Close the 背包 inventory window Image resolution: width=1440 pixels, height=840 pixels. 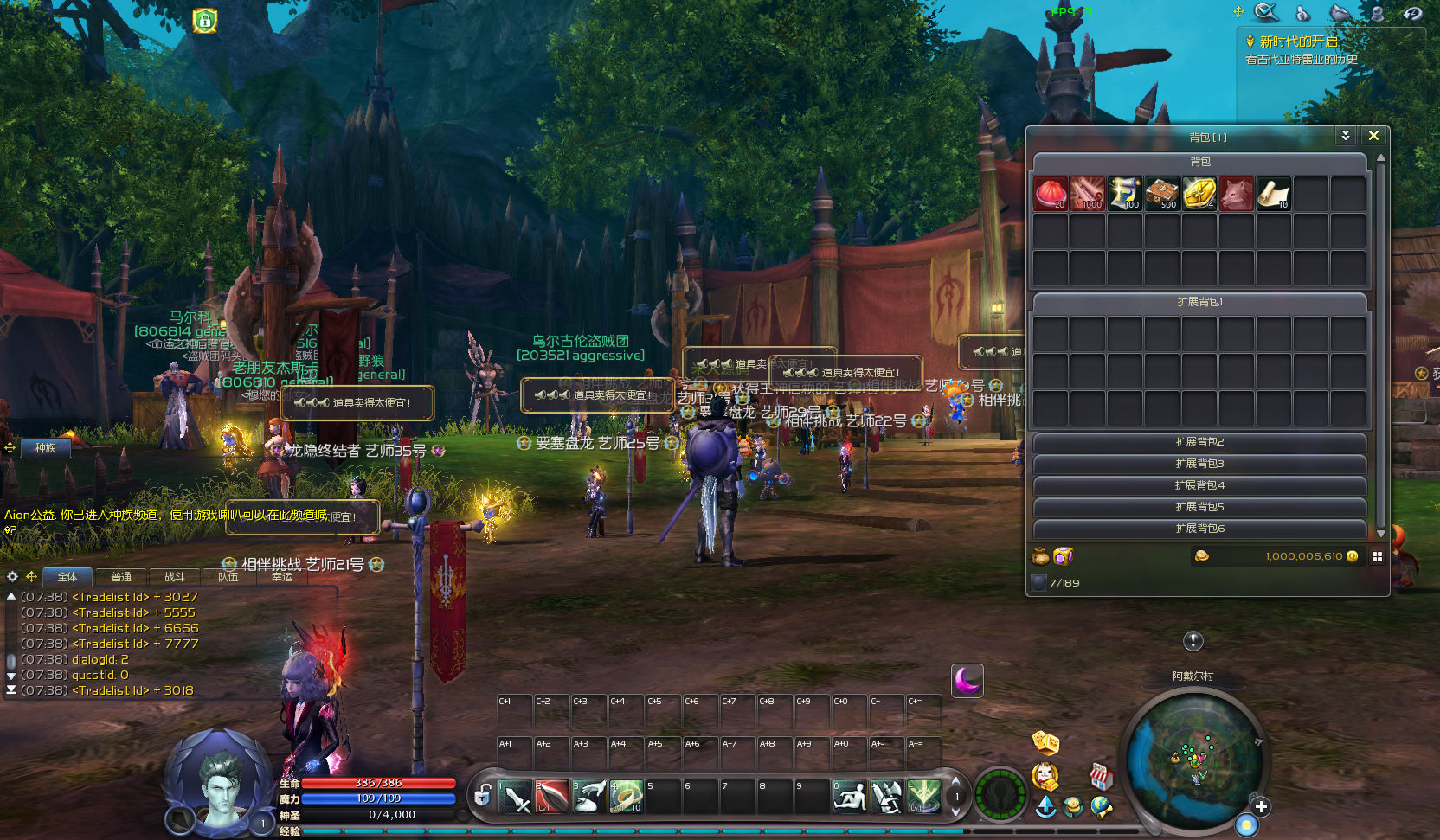click(1373, 136)
